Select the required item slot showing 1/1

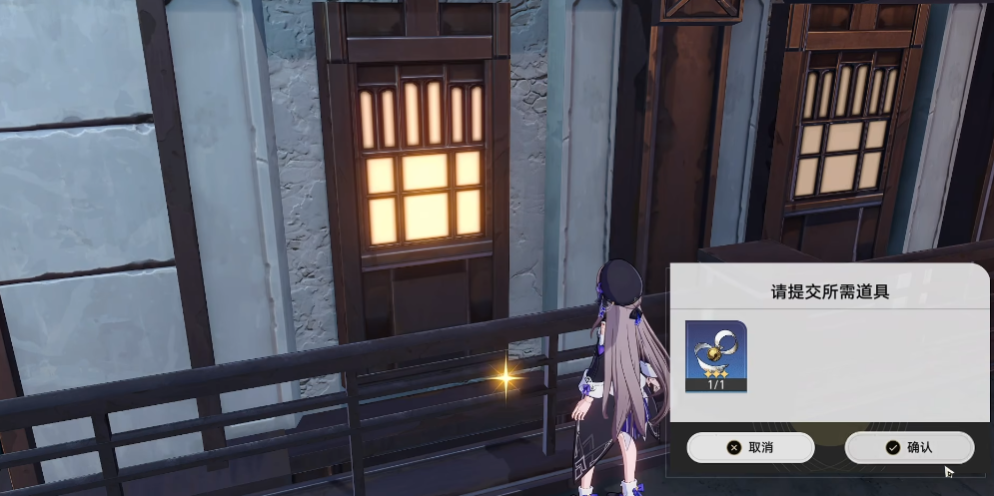(x=715, y=356)
